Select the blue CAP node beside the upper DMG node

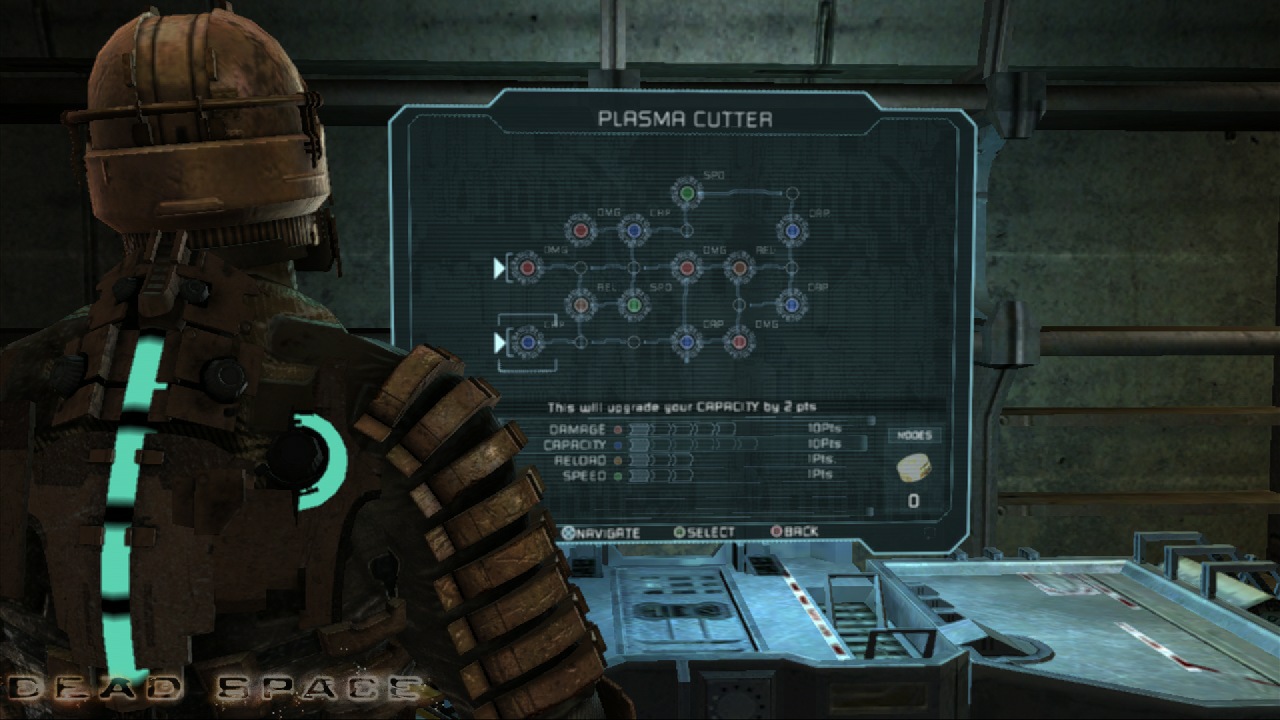point(633,228)
